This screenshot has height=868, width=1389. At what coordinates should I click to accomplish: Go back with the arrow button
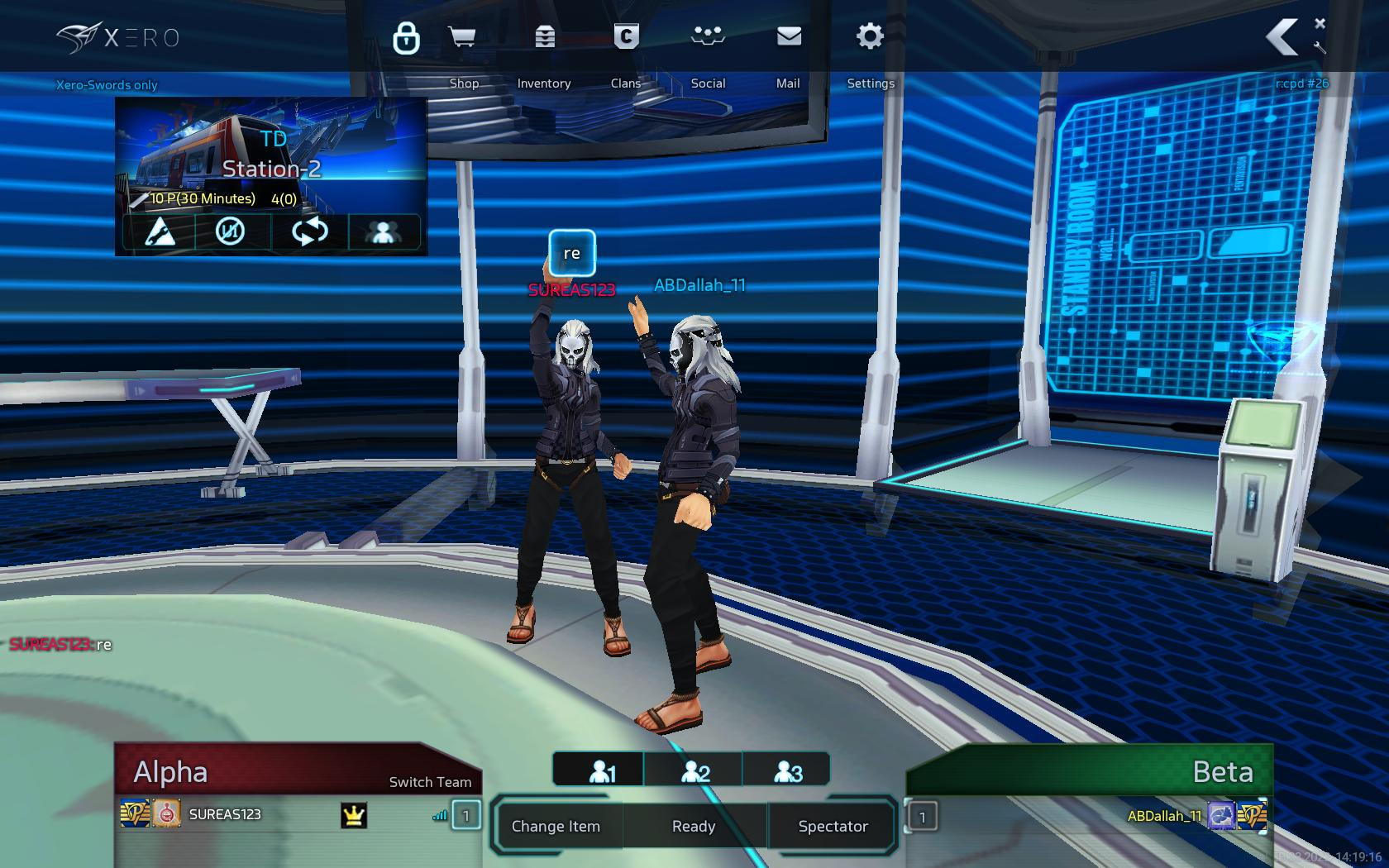[x=1282, y=38]
